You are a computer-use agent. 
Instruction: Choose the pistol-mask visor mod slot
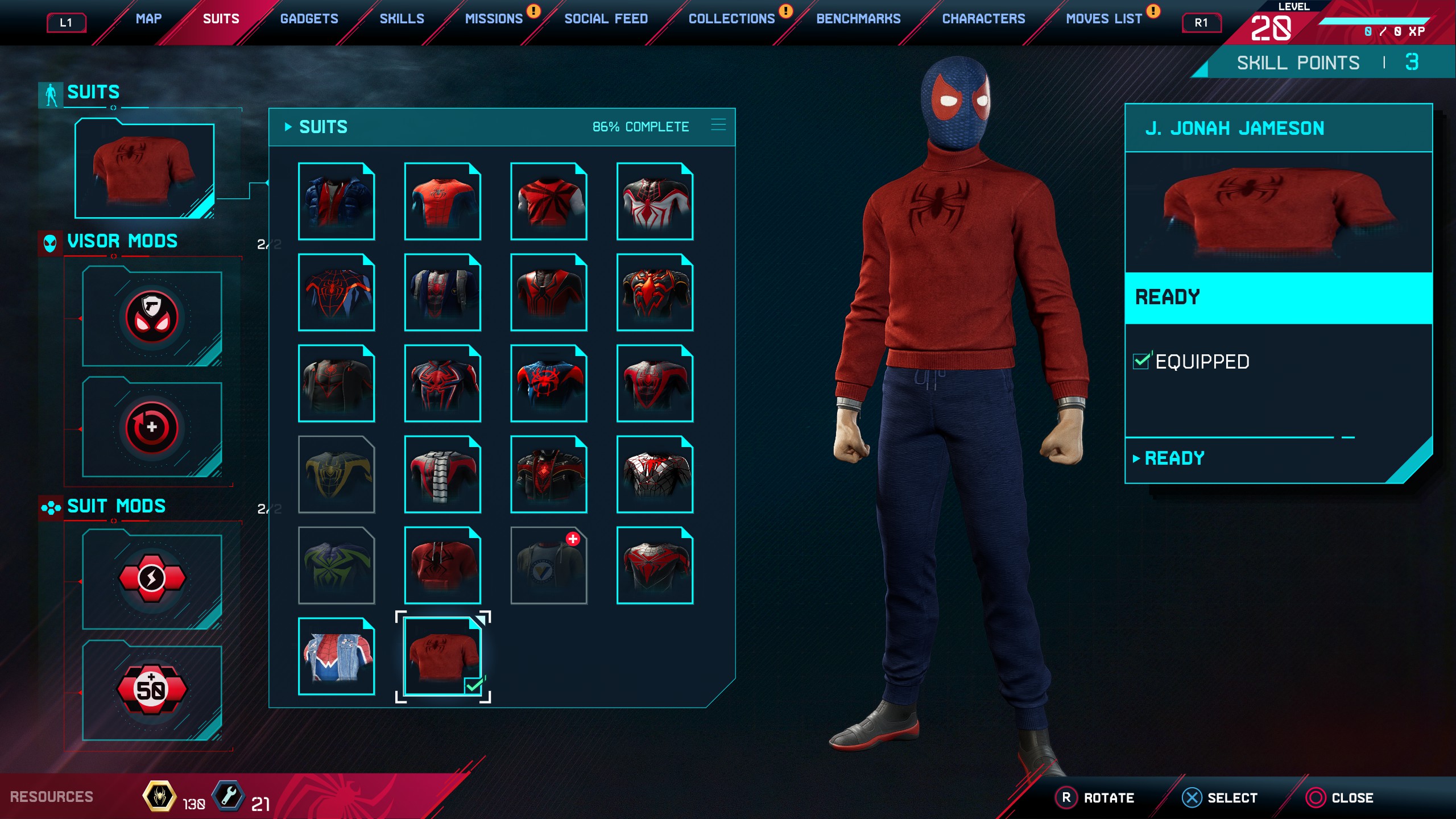tap(152, 317)
